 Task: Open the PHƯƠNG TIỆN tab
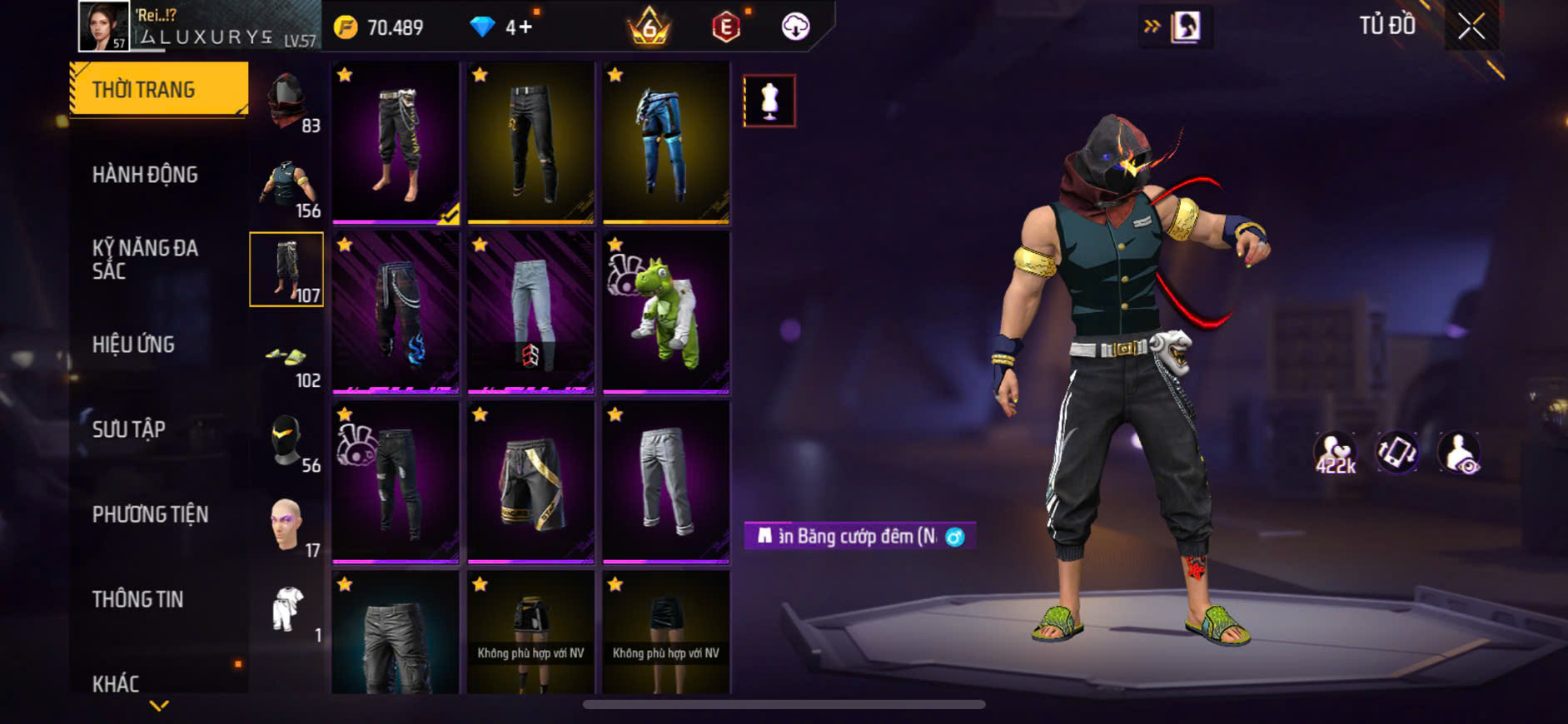pyautogui.click(x=150, y=514)
